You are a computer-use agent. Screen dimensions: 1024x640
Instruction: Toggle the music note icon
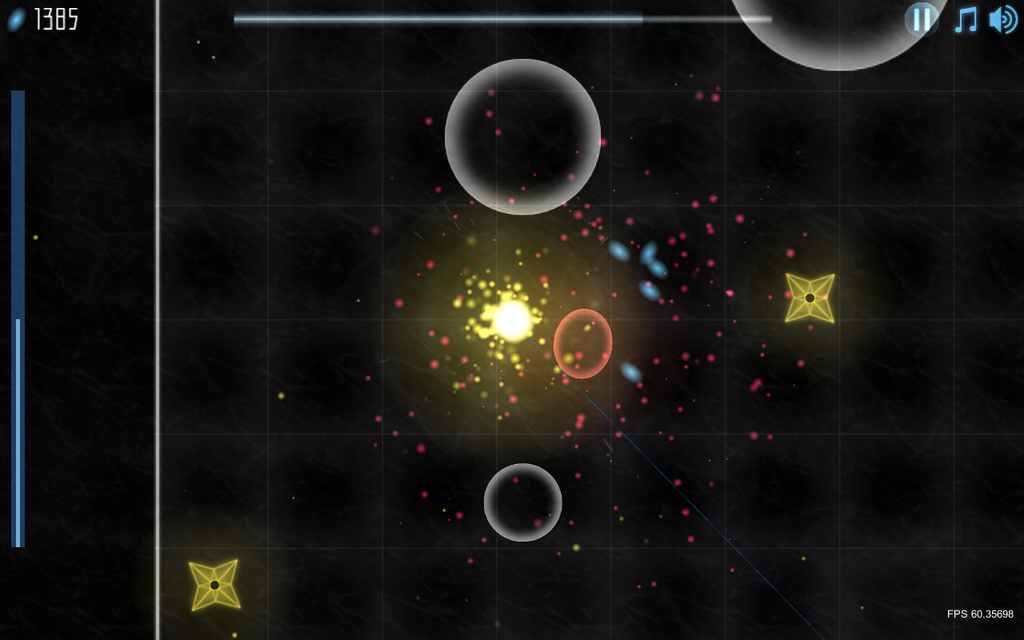(x=965, y=19)
